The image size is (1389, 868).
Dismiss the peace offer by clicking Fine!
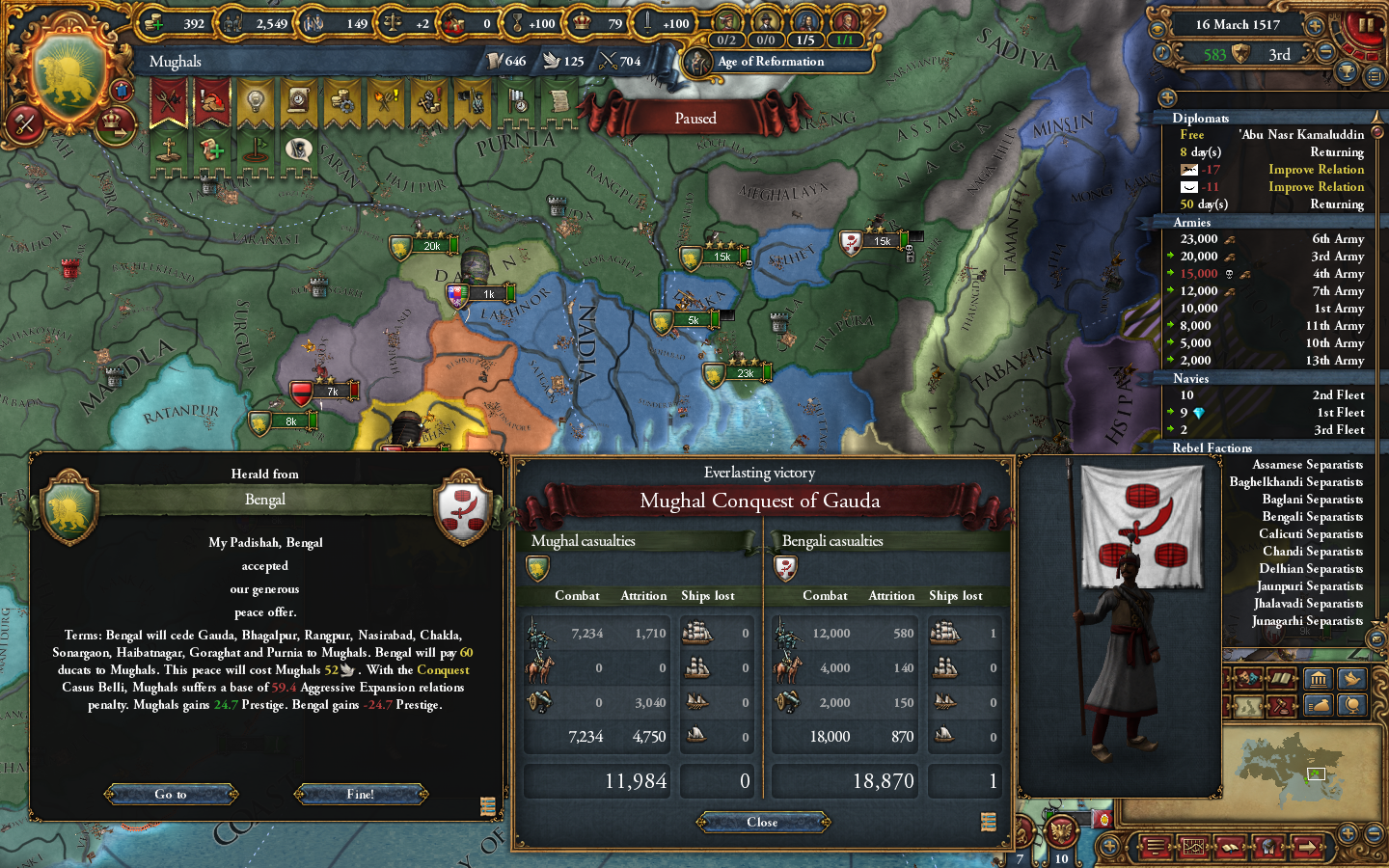[x=360, y=794]
